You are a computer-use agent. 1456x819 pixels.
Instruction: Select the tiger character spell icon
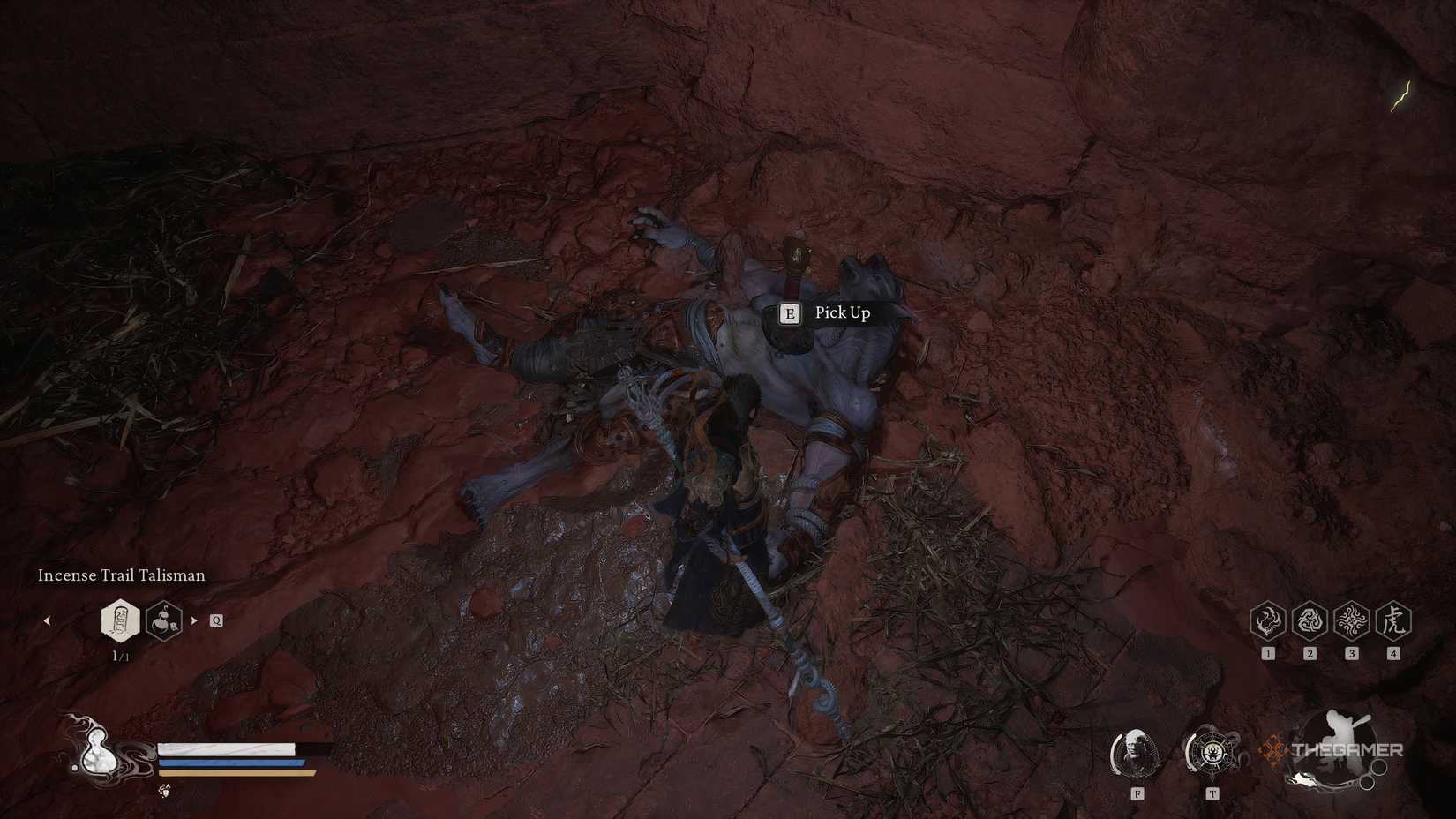[x=1393, y=620]
